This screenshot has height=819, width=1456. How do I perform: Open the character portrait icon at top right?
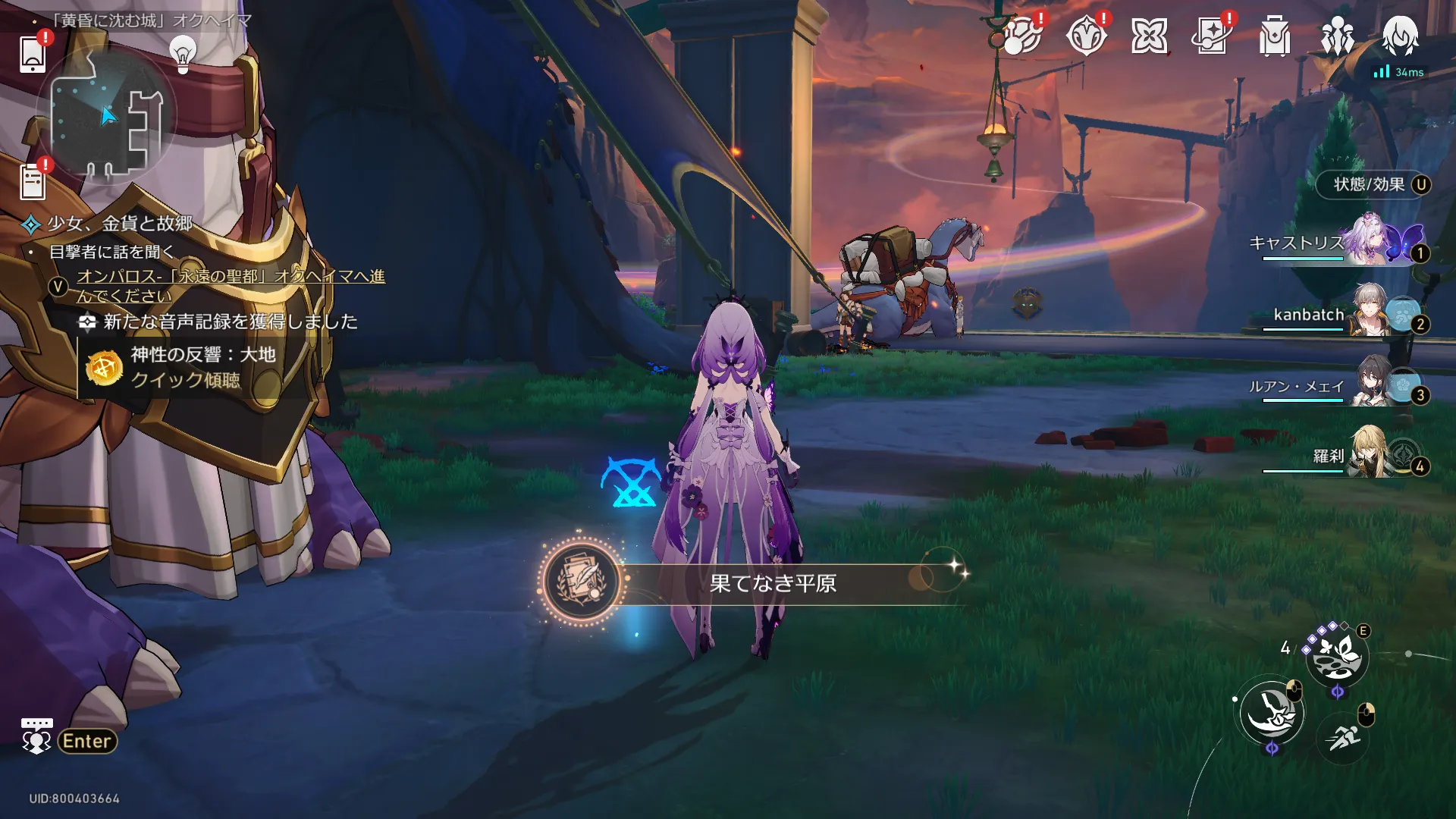click(x=1400, y=36)
